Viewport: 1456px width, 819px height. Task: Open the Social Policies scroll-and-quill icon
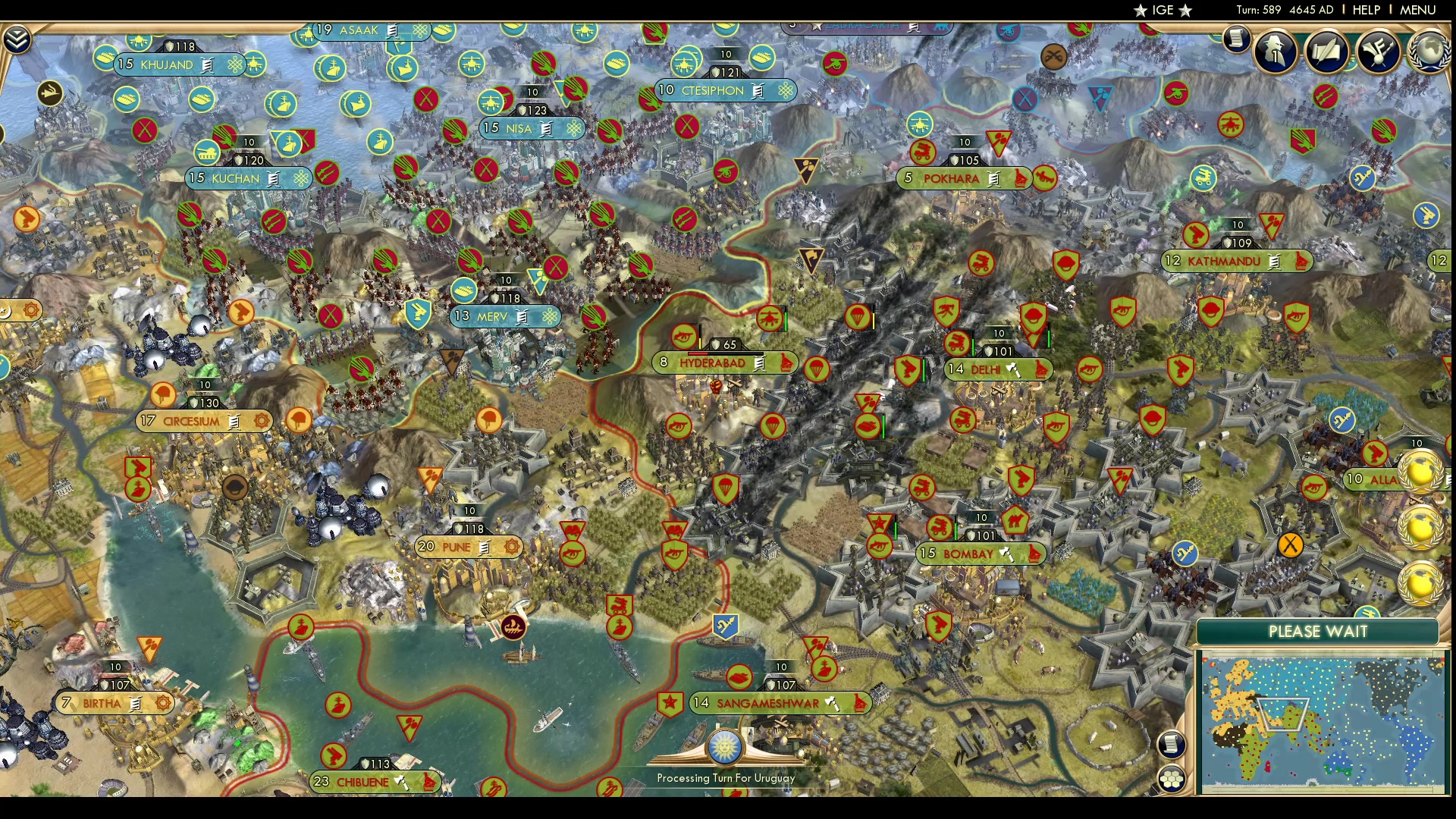coord(1327,52)
